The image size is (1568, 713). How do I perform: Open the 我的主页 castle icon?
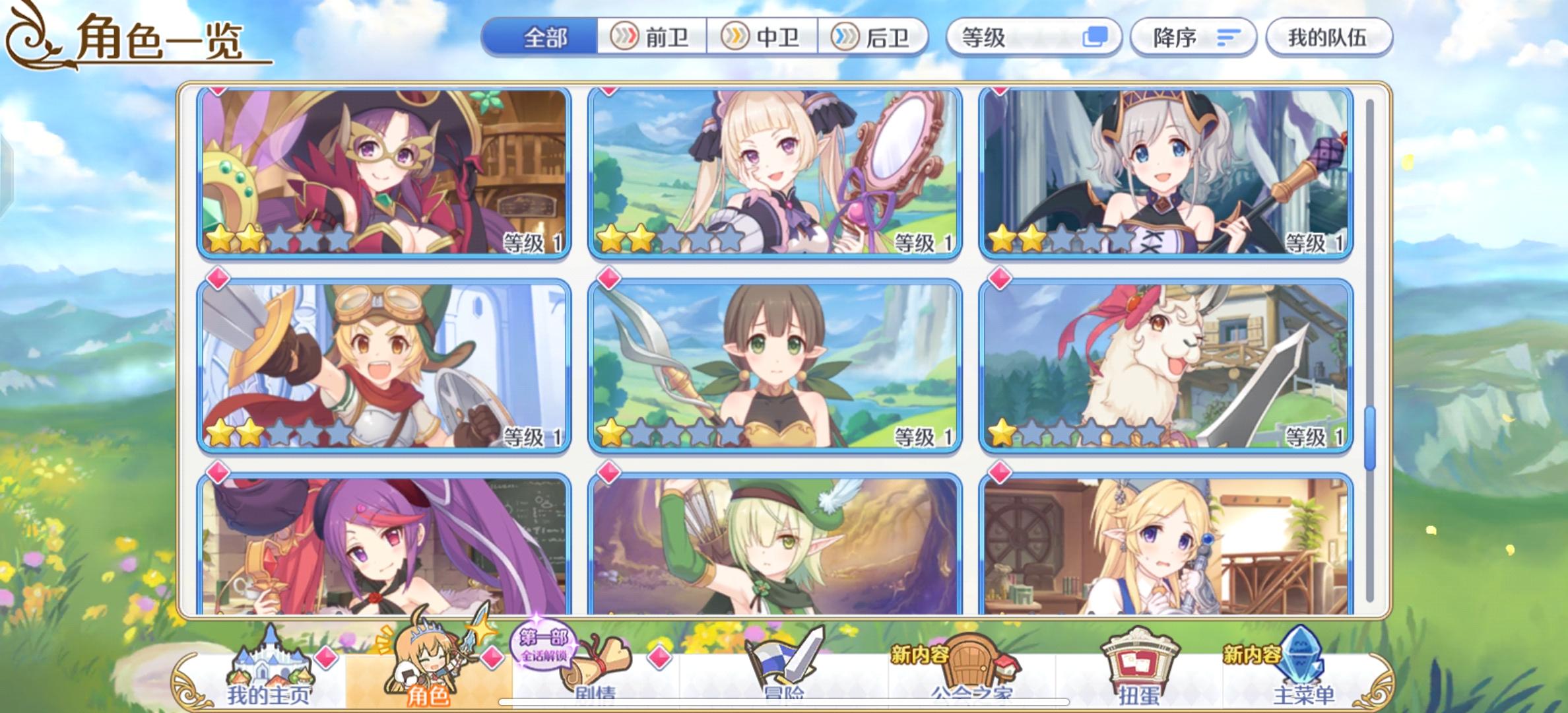pos(271,660)
